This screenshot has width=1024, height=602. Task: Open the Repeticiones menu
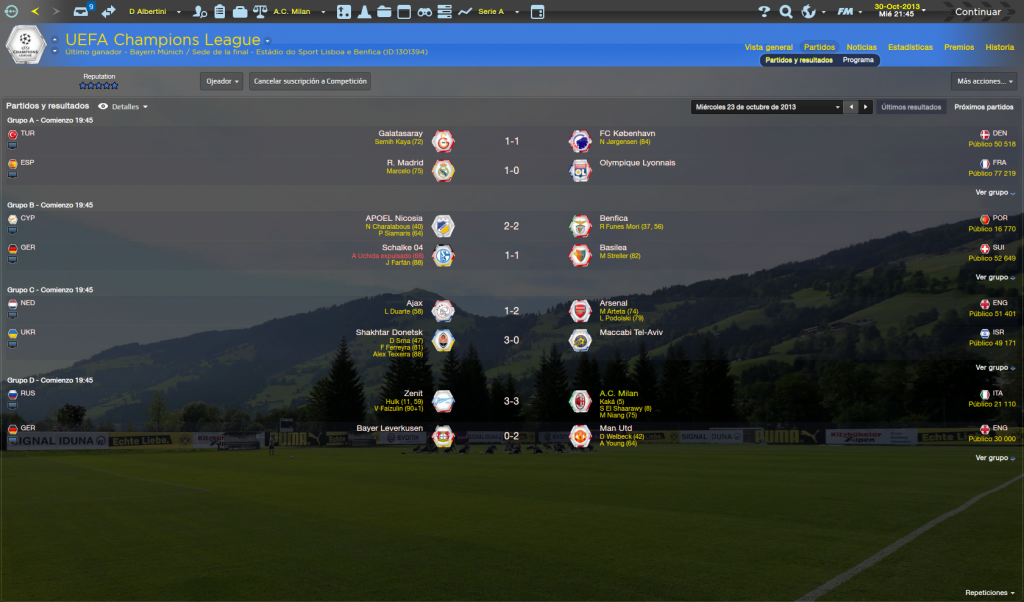coord(990,592)
